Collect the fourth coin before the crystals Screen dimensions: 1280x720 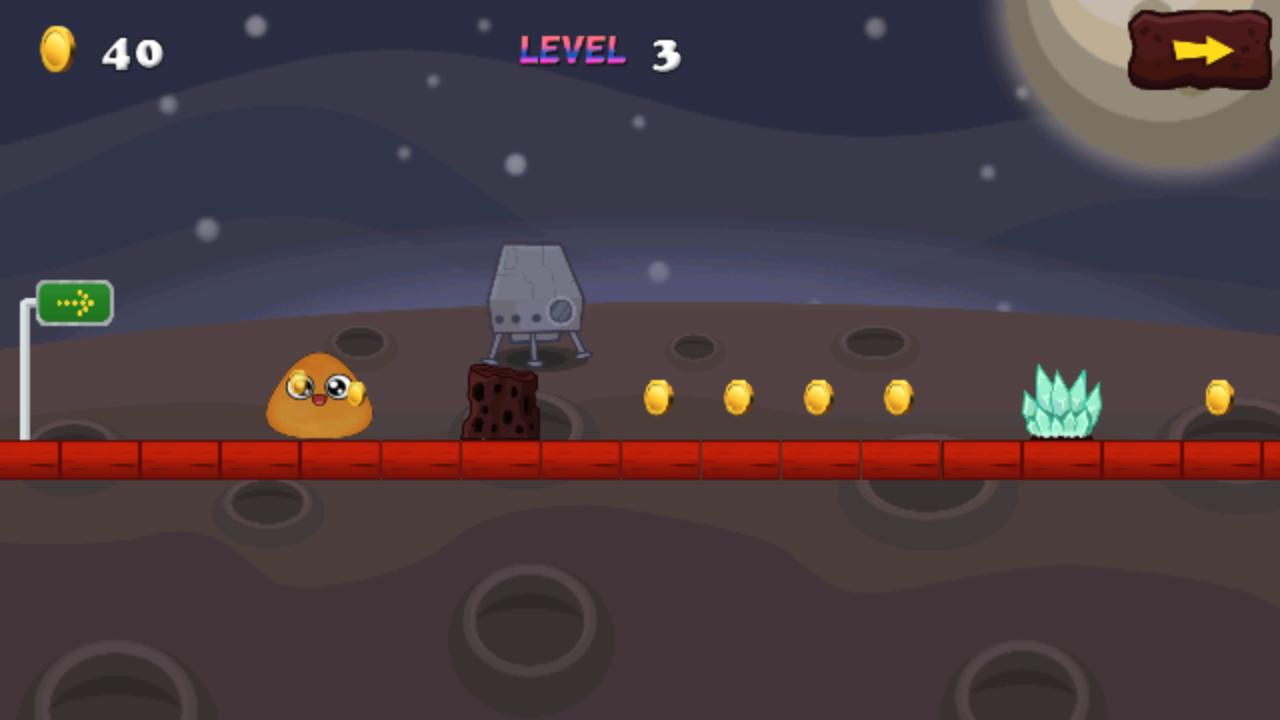click(x=896, y=395)
